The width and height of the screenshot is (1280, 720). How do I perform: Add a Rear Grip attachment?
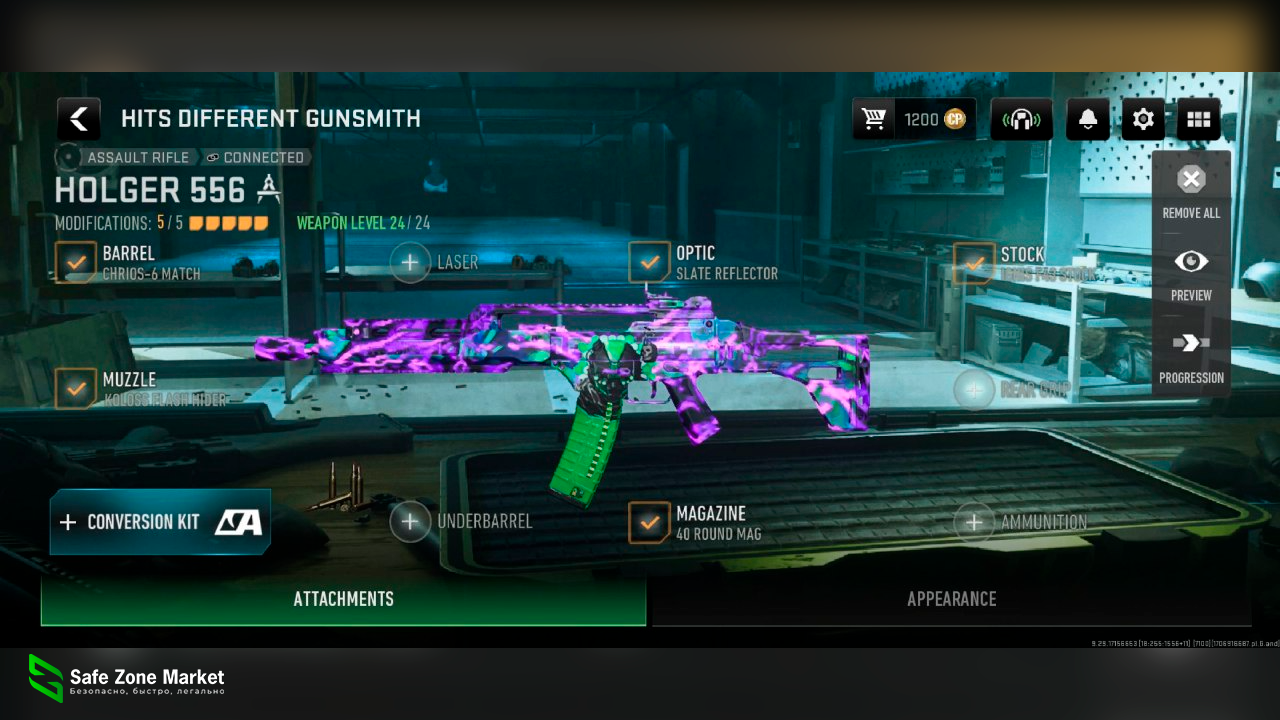coord(974,389)
